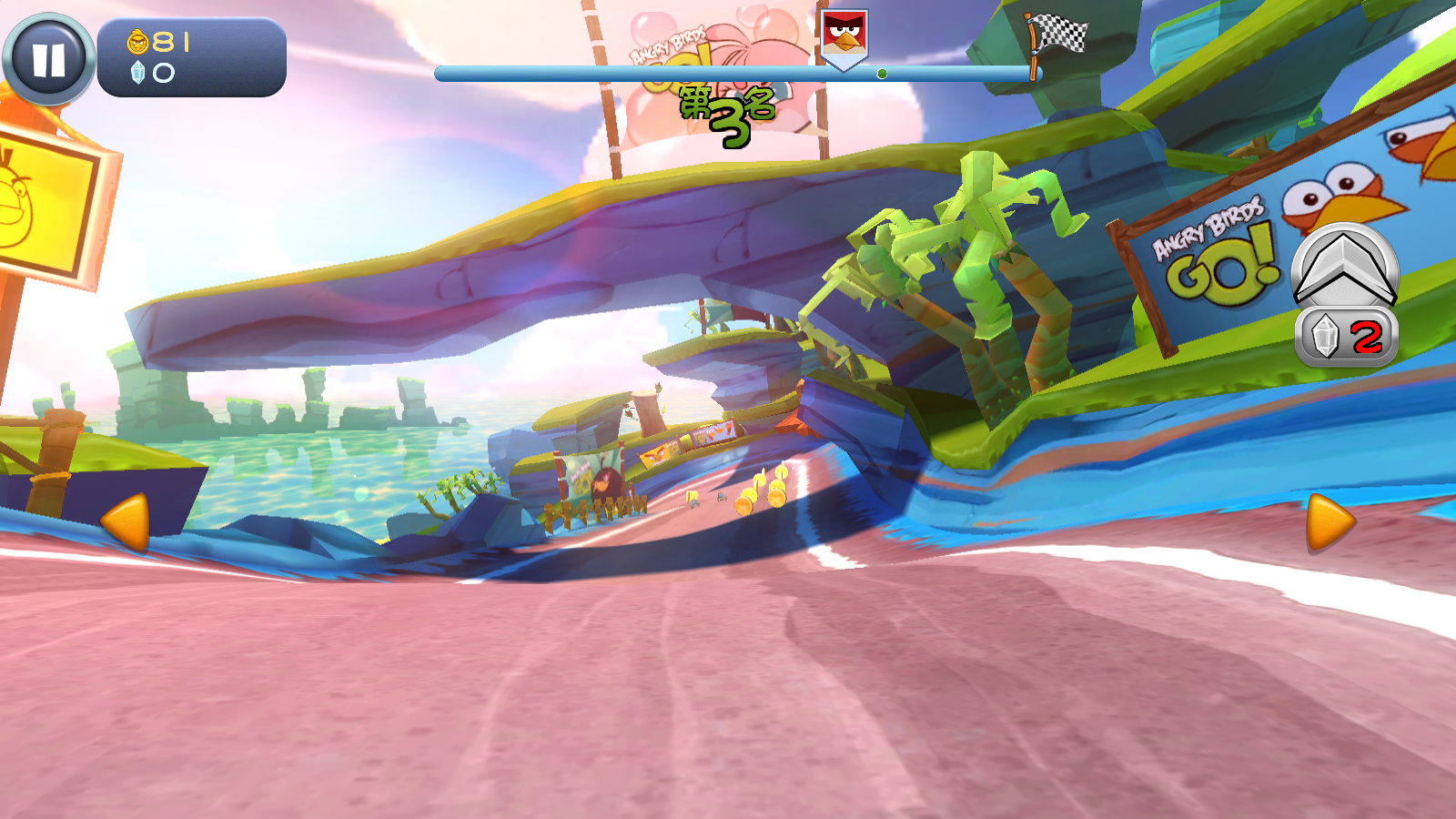The width and height of the screenshot is (1456, 819).
Task: Pause the race
Action: click(49, 59)
